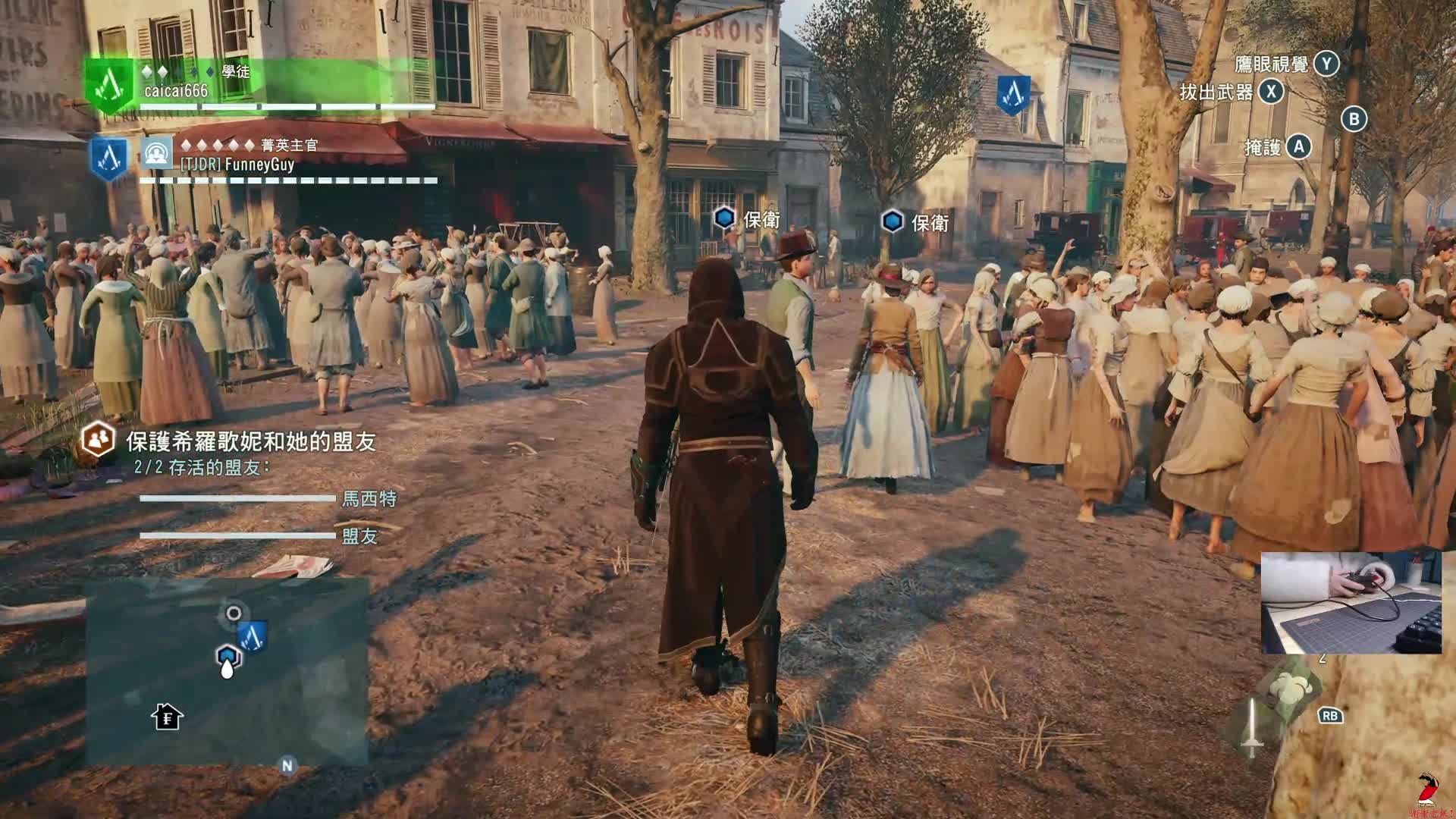Click the minimap panel

[x=227, y=671]
